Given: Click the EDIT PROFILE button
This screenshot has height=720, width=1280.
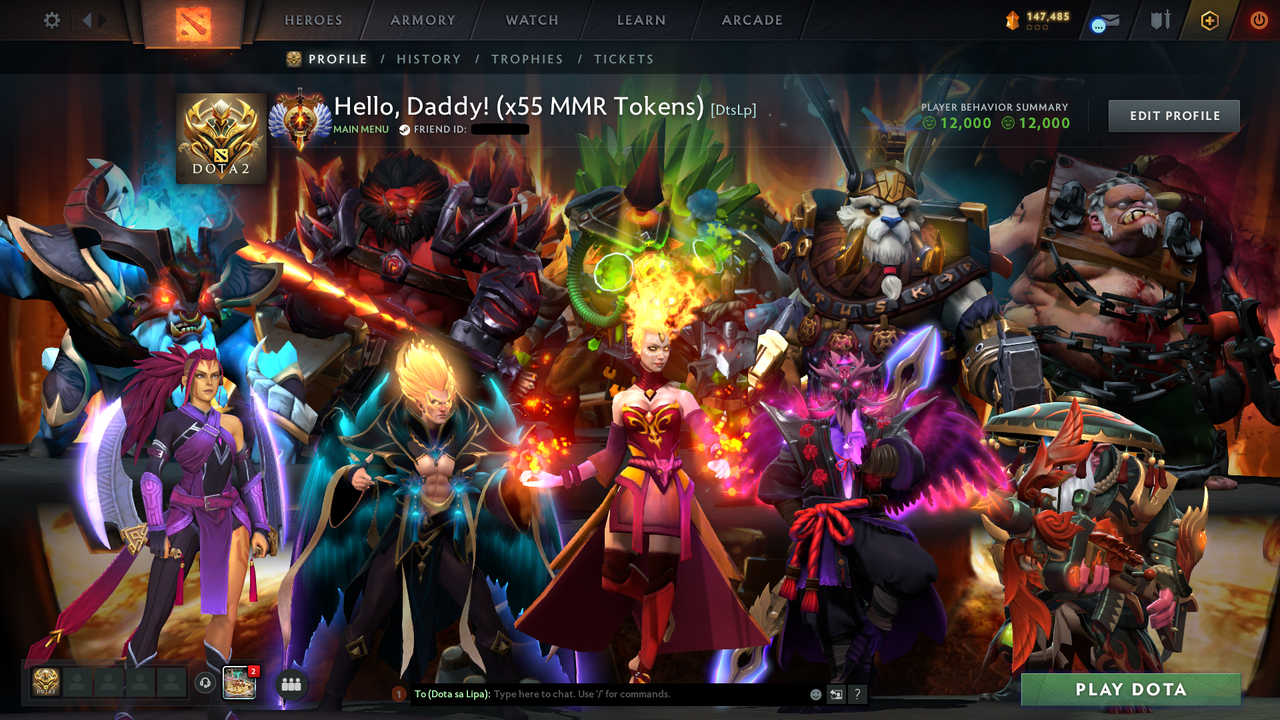Looking at the screenshot, I should coord(1173,115).
